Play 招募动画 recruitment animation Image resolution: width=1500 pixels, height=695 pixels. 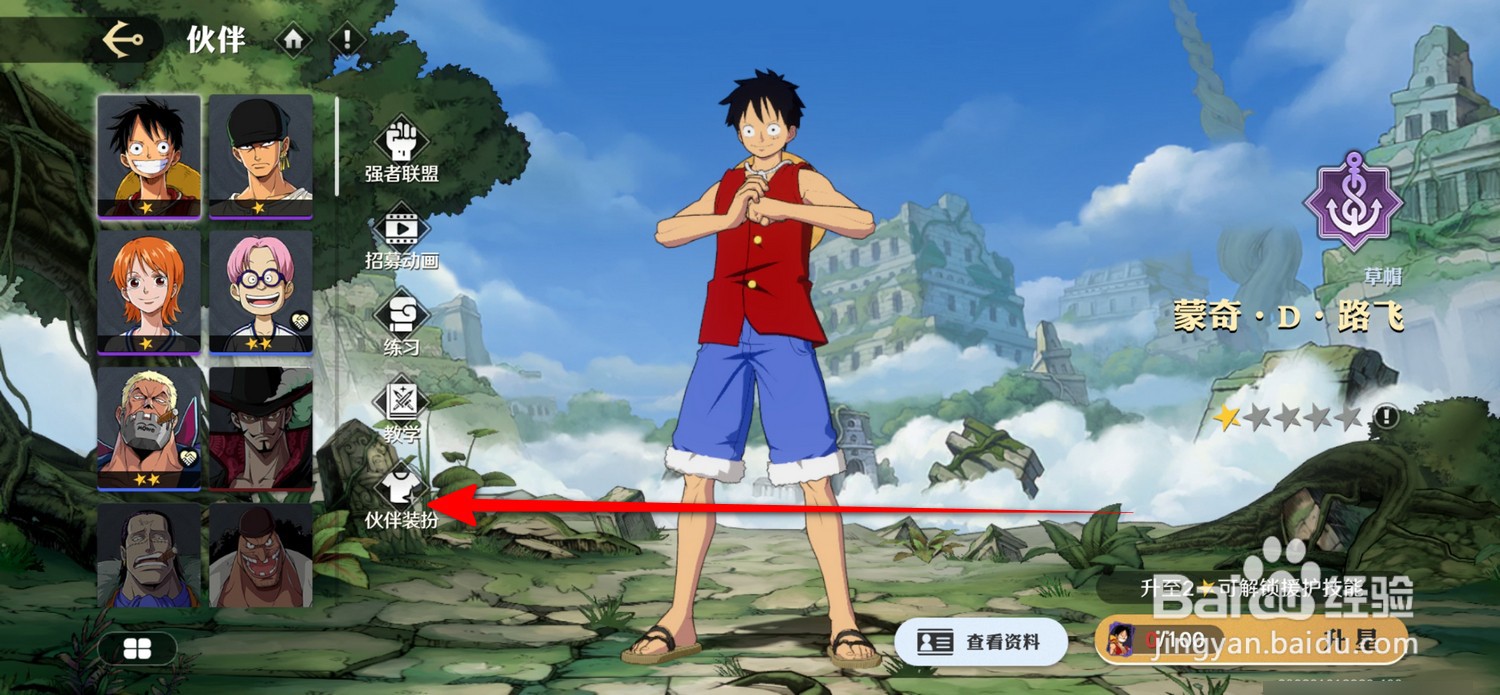401,238
